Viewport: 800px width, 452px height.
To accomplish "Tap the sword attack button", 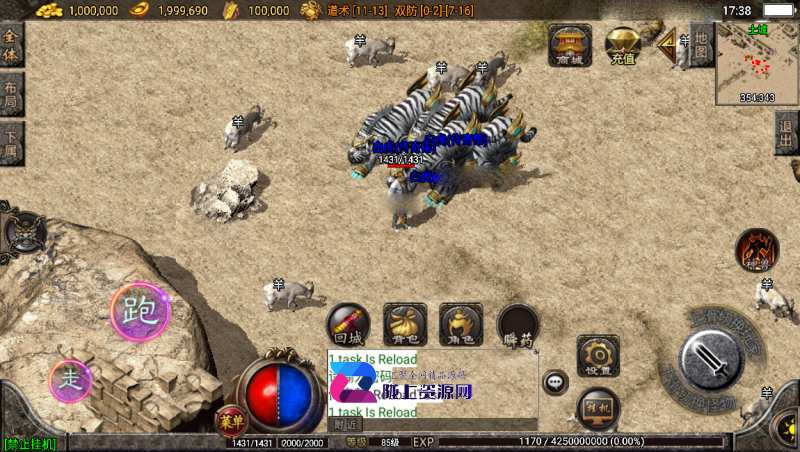I will (713, 357).
